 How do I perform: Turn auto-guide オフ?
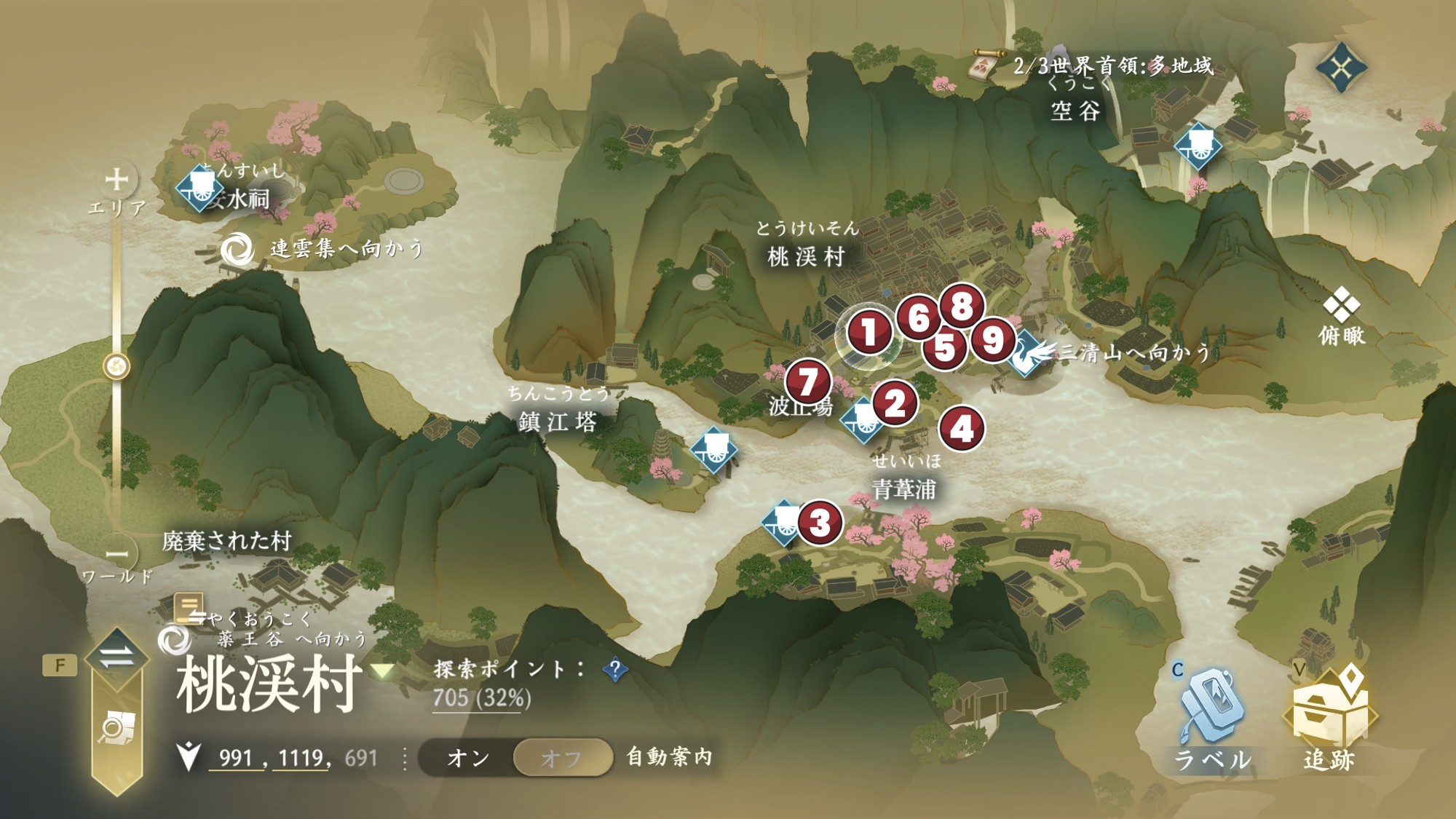coord(562,758)
